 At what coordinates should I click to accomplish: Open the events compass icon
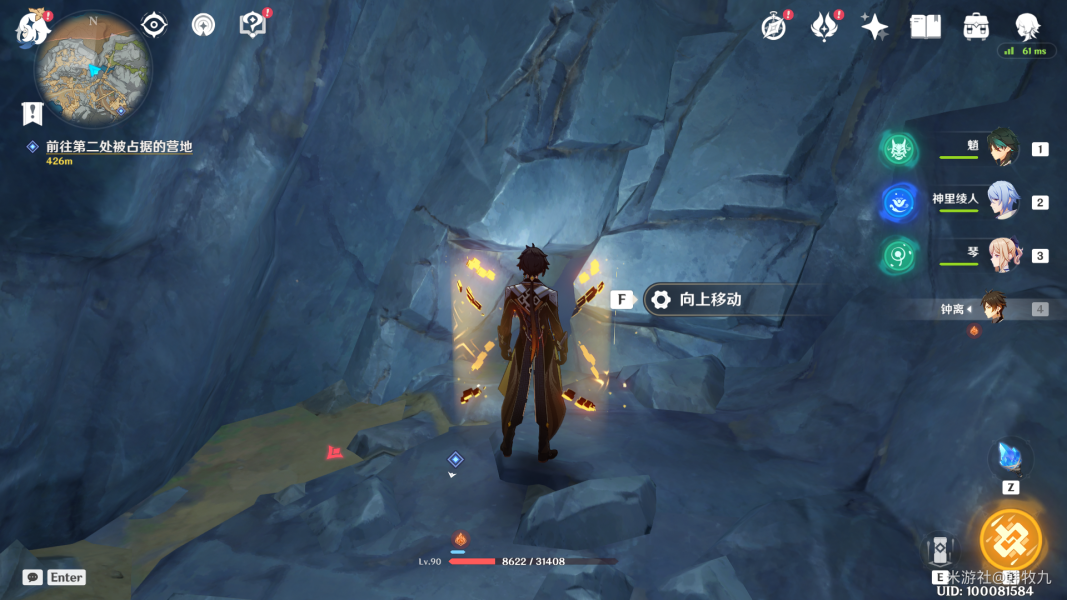[x=774, y=27]
